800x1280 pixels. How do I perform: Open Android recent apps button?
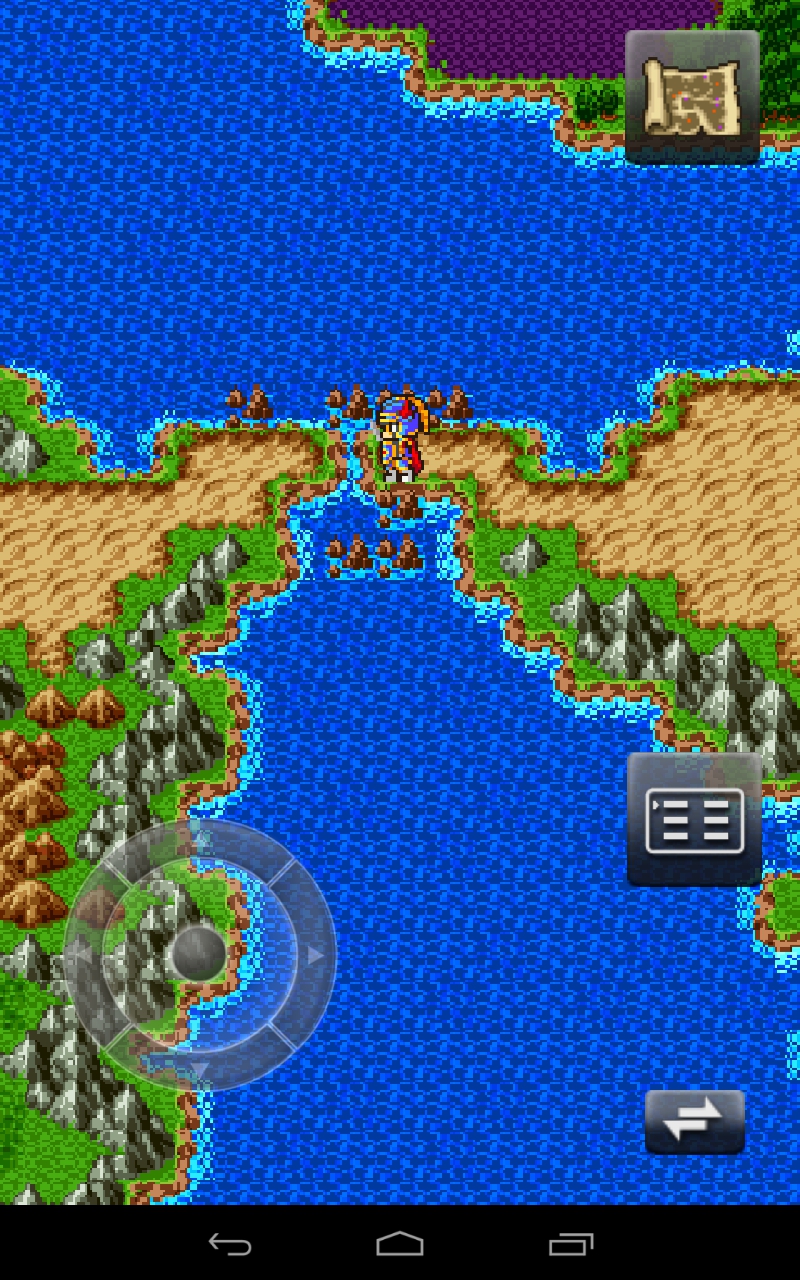pyautogui.click(x=571, y=1244)
